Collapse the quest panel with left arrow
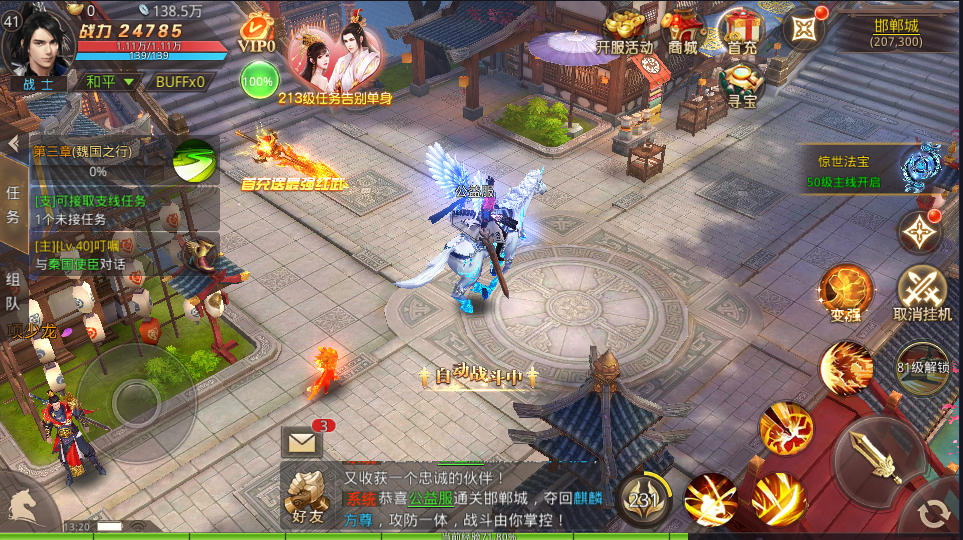Image resolution: width=963 pixels, height=540 pixels. tap(13, 143)
